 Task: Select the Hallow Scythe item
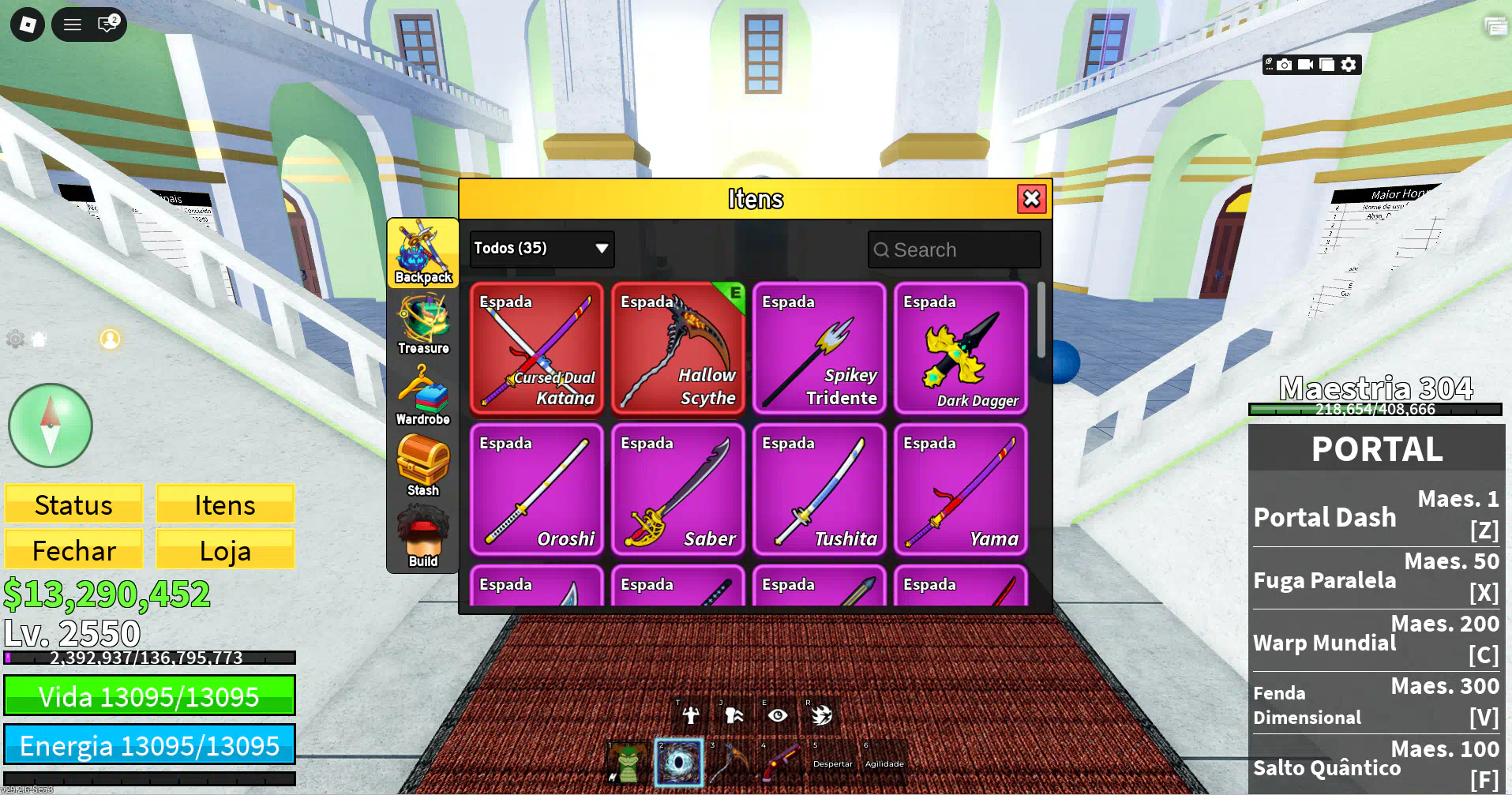tap(678, 348)
